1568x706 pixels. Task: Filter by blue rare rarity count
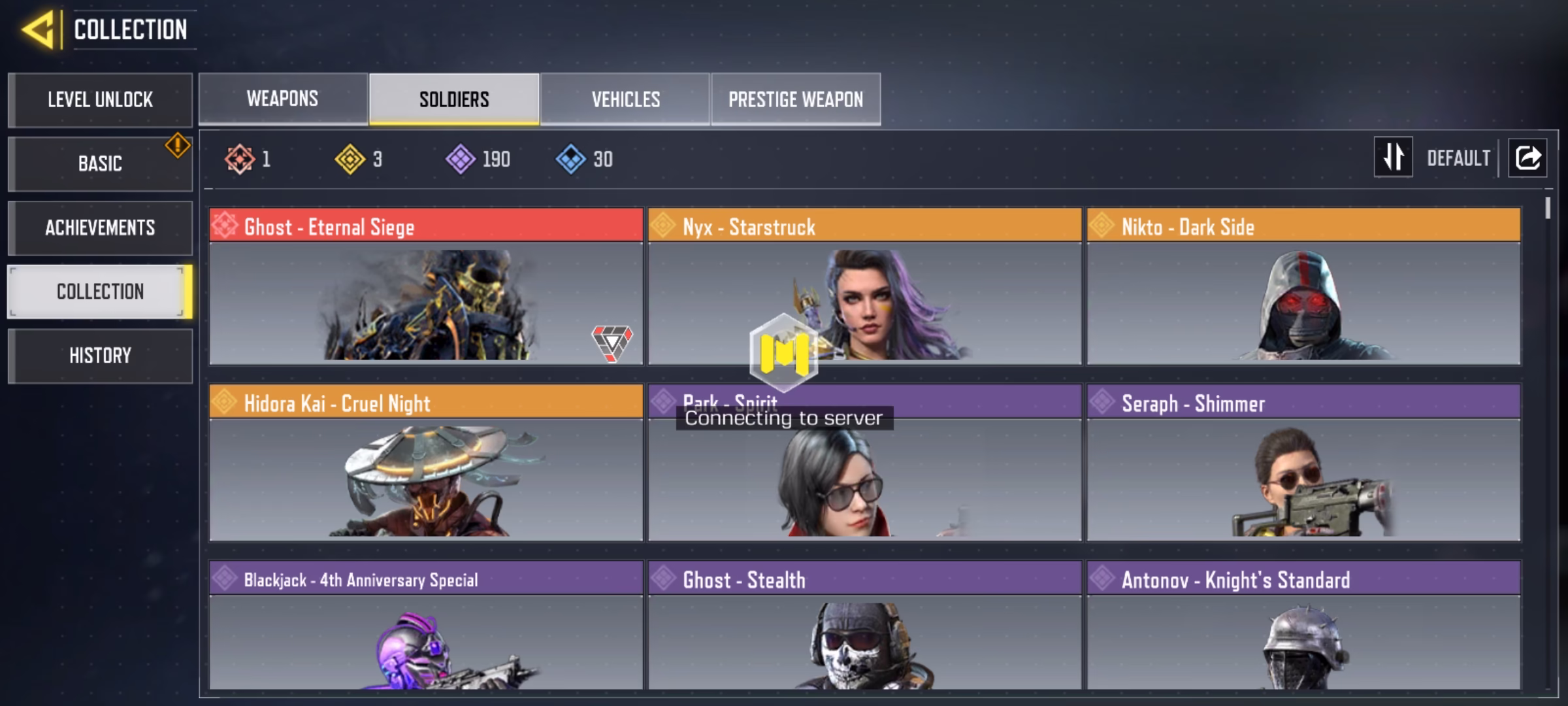(x=585, y=159)
